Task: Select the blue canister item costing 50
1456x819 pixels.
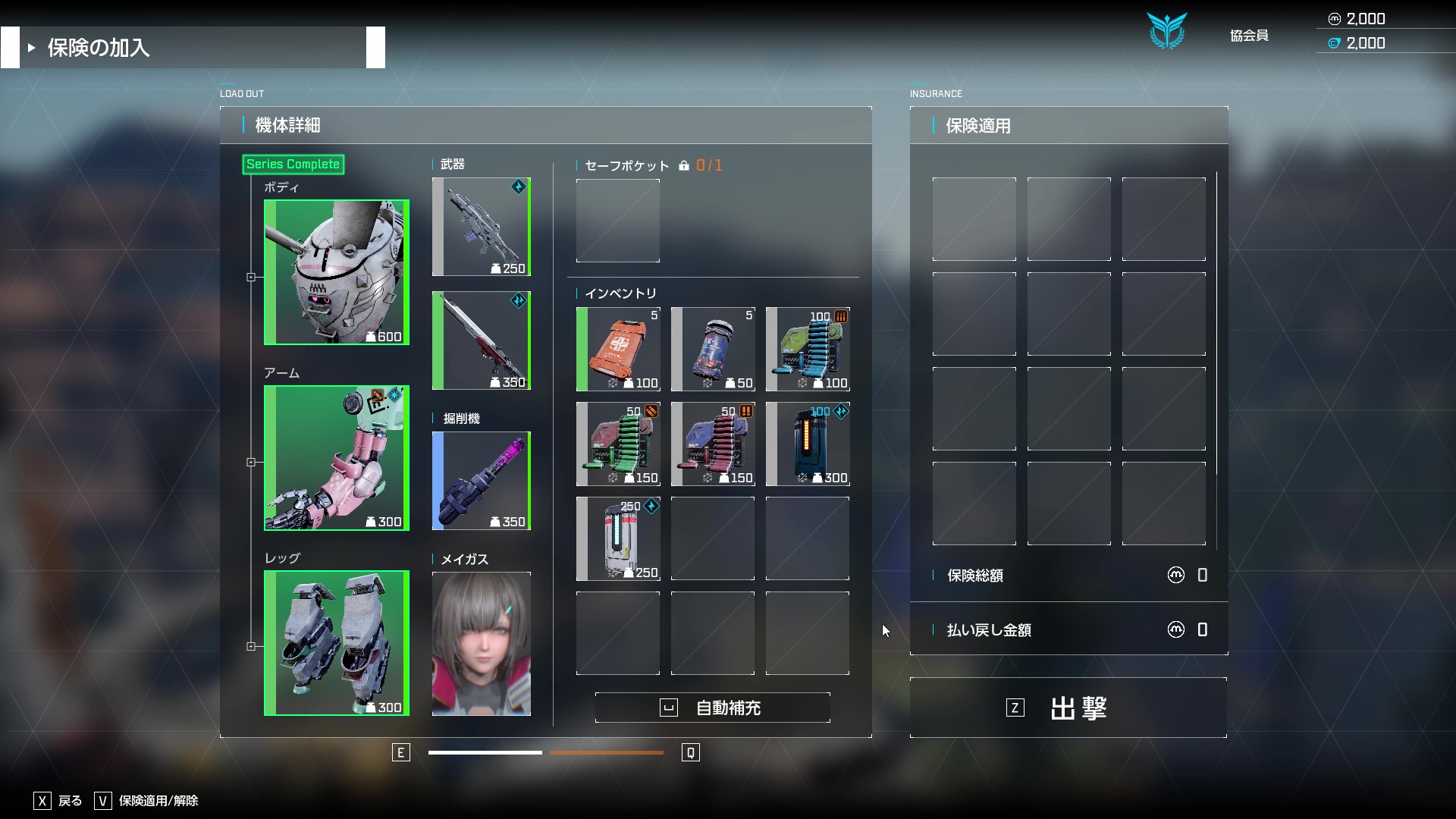Action: click(713, 349)
